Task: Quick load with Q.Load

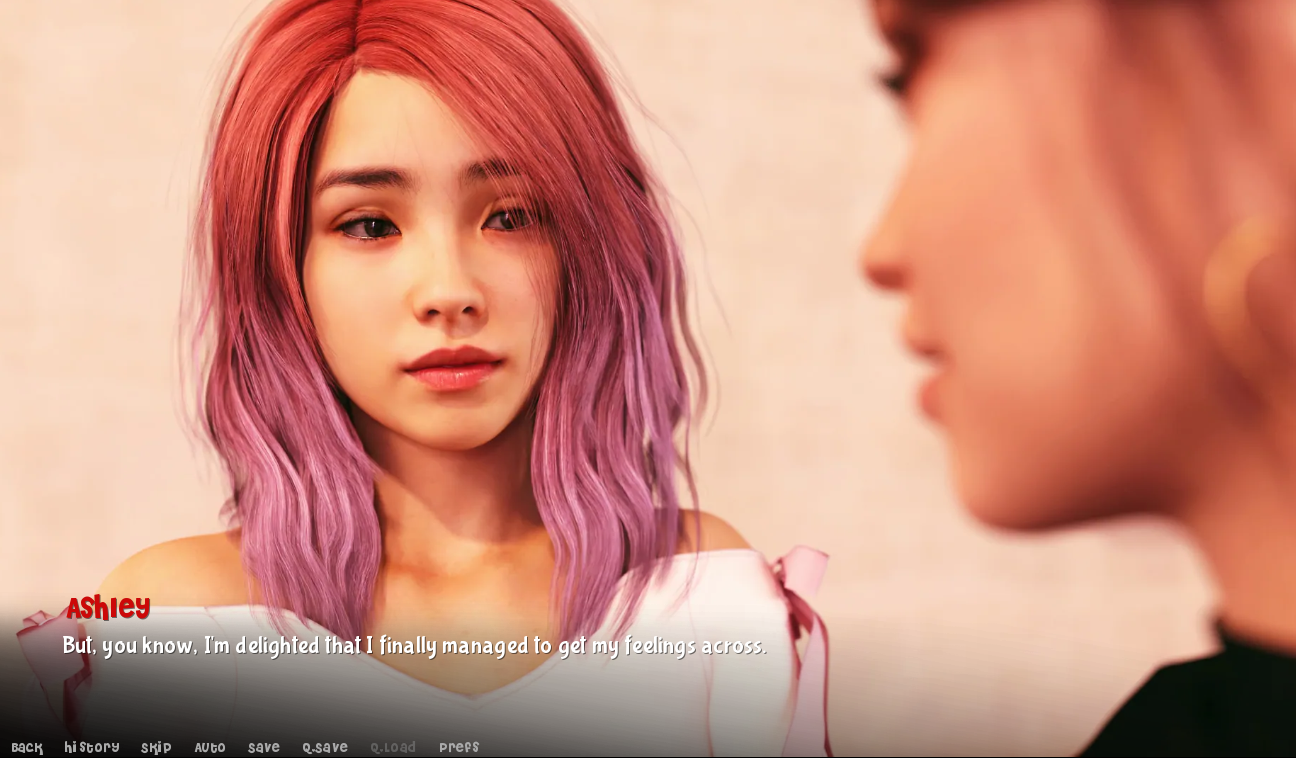Action: [x=393, y=748]
